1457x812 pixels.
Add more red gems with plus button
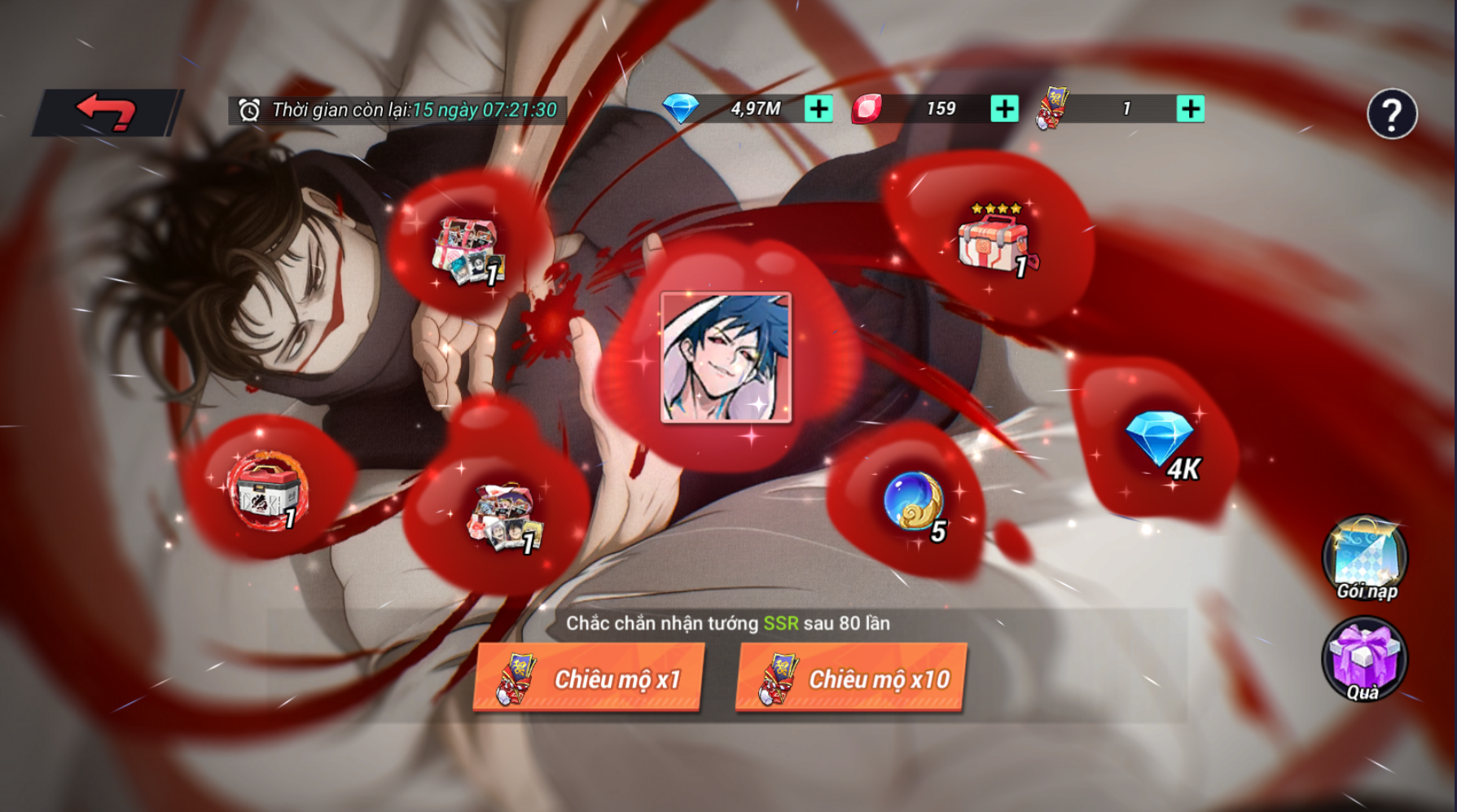pos(1004,109)
